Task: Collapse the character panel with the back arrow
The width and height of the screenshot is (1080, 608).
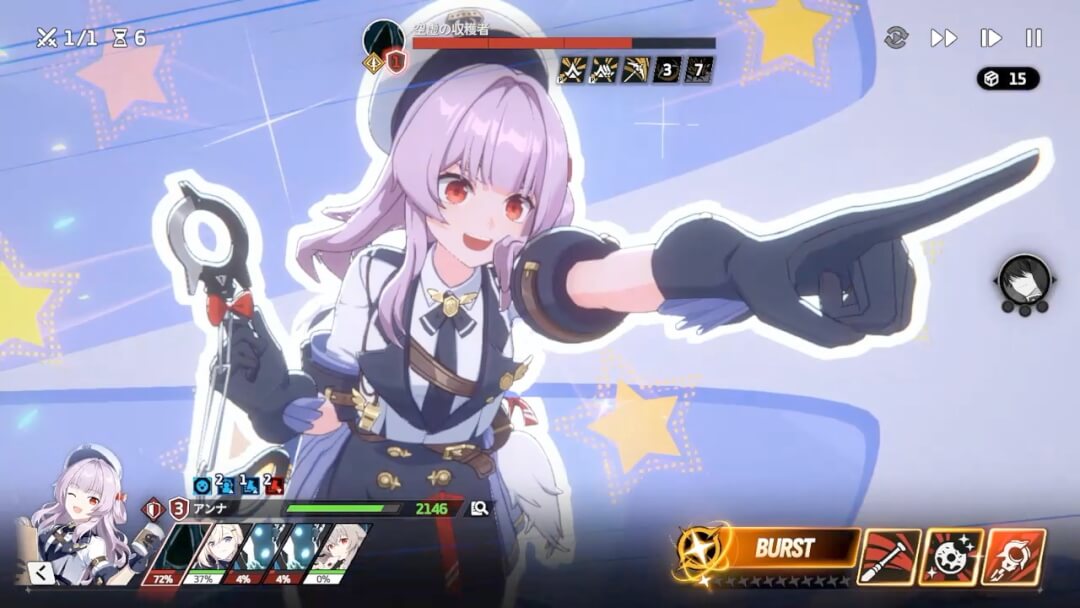Action: pyautogui.click(x=42, y=572)
